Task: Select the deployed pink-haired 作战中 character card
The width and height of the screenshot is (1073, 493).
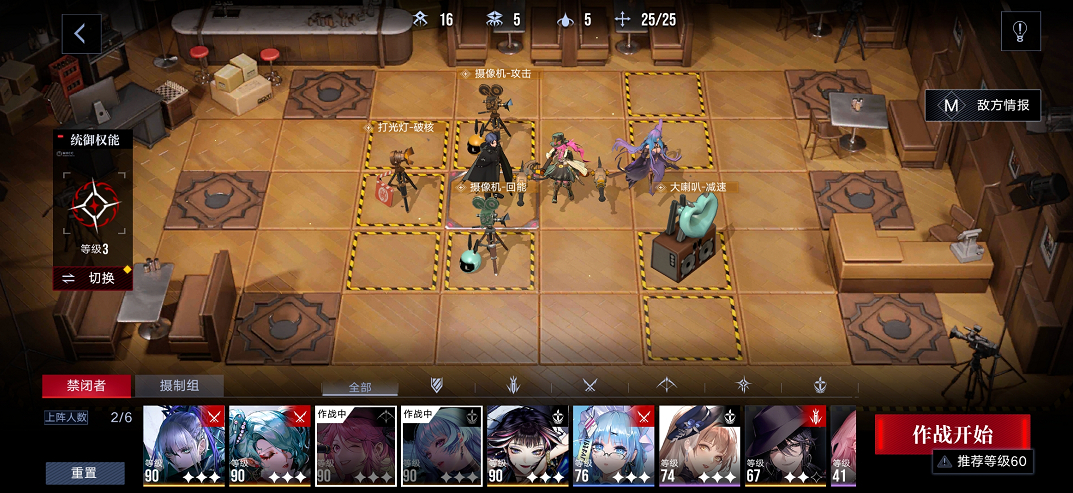Action: point(356,445)
